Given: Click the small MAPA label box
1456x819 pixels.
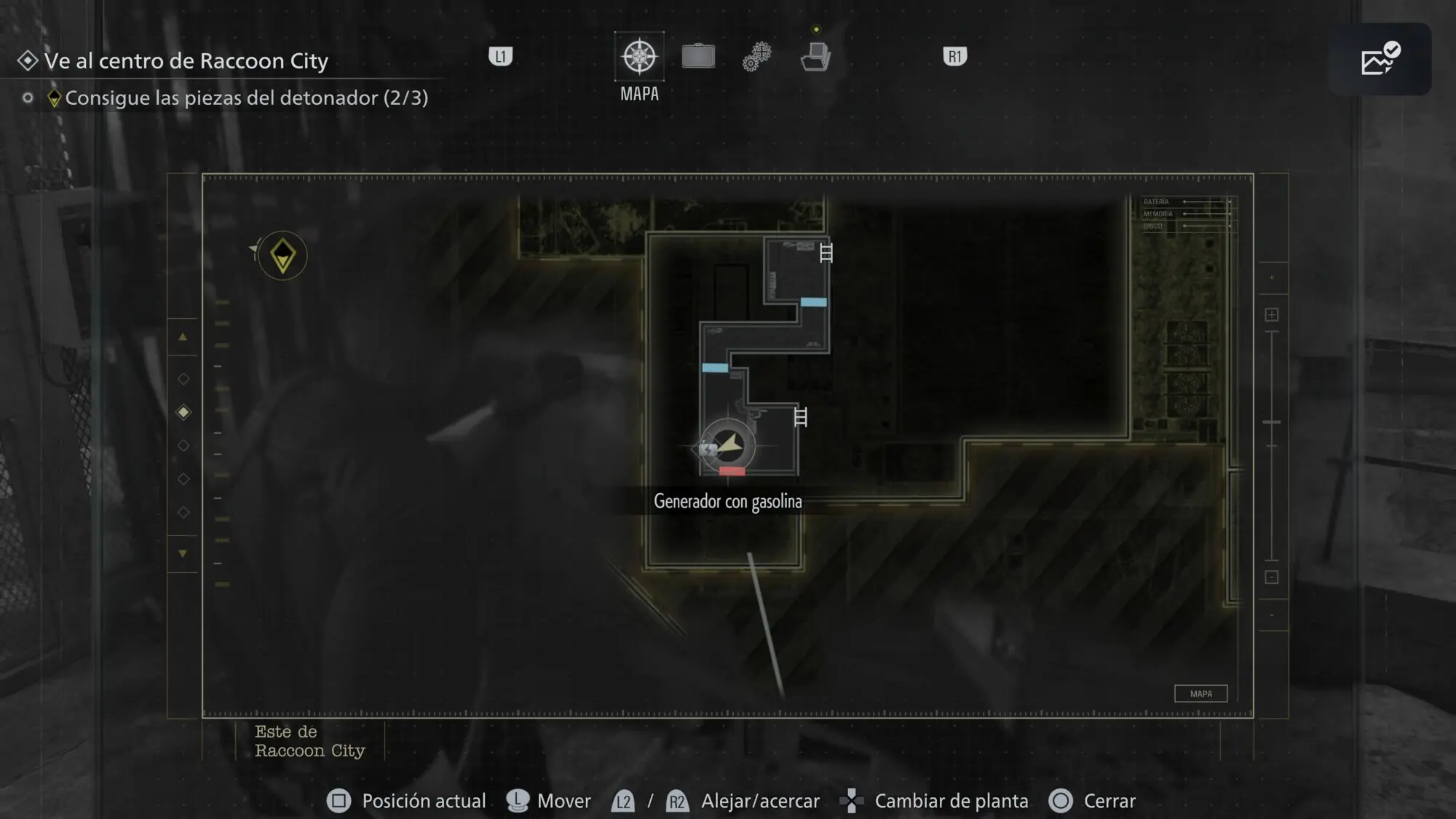Looking at the screenshot, I should pos(1200,694).
